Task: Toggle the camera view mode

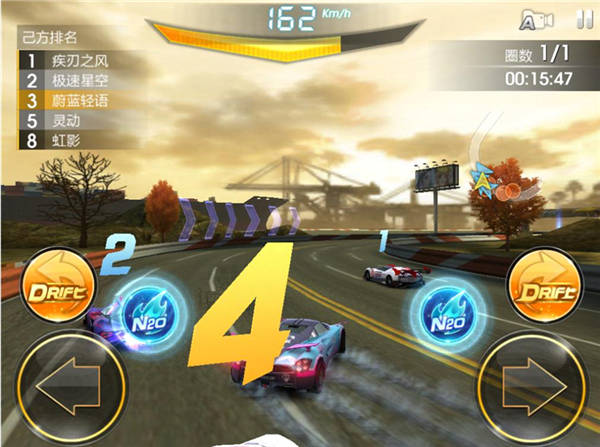Action: click(538, 18)
